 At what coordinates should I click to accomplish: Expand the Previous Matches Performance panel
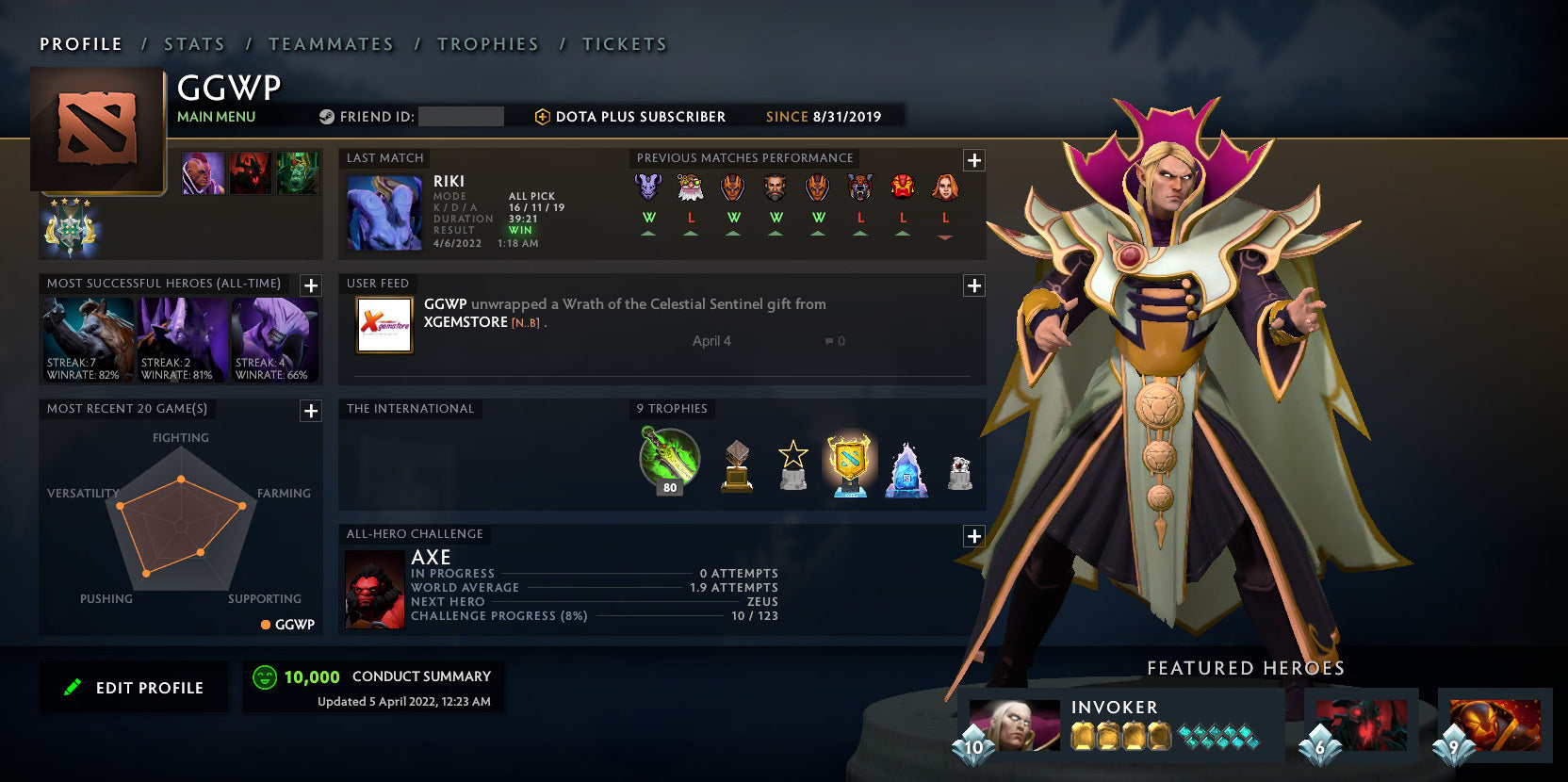click(x=972, y=158)
